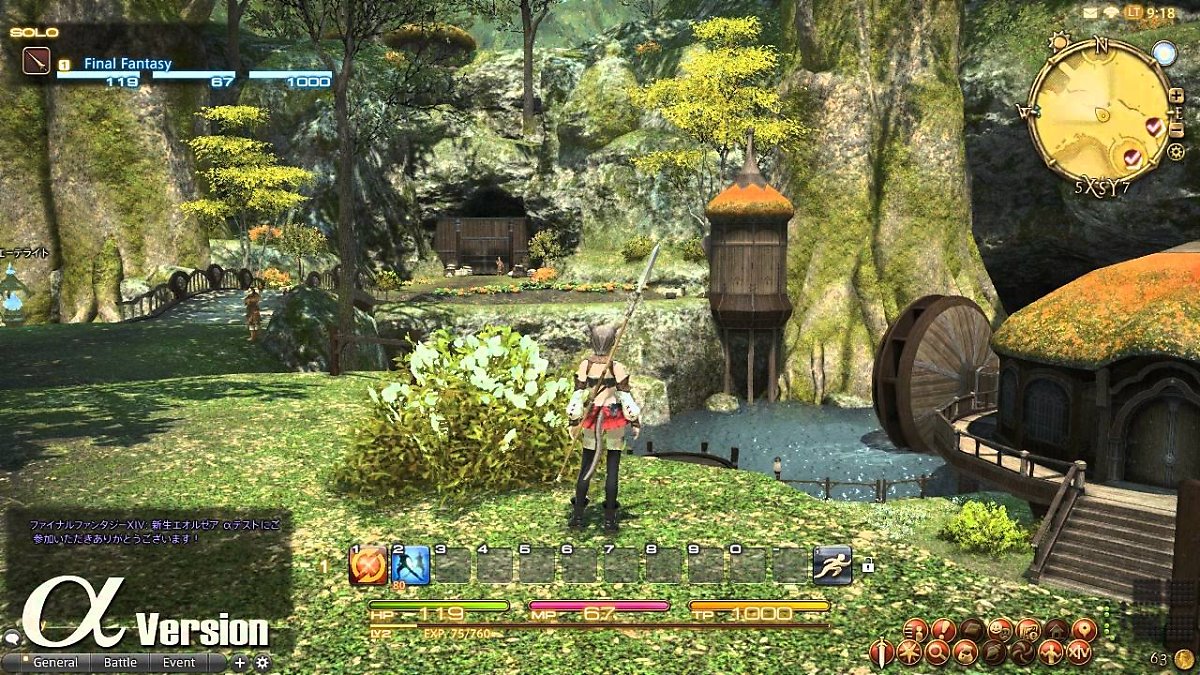The image size is (1200, 675).
Task: Add a new chat tab with plus button
Action: click(240, 662)
